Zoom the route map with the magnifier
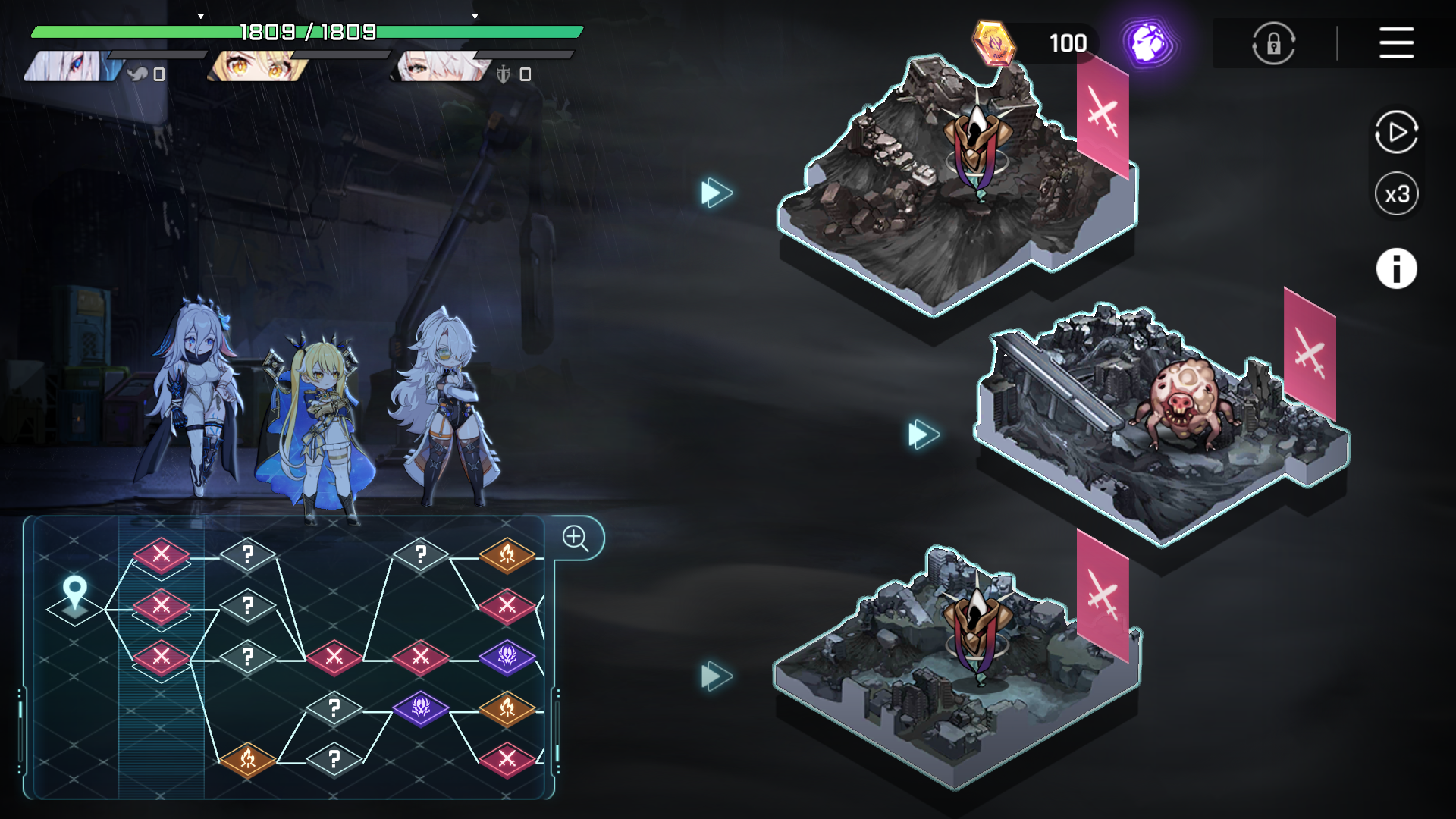The image size is (1456, 819). pos(576,538)
